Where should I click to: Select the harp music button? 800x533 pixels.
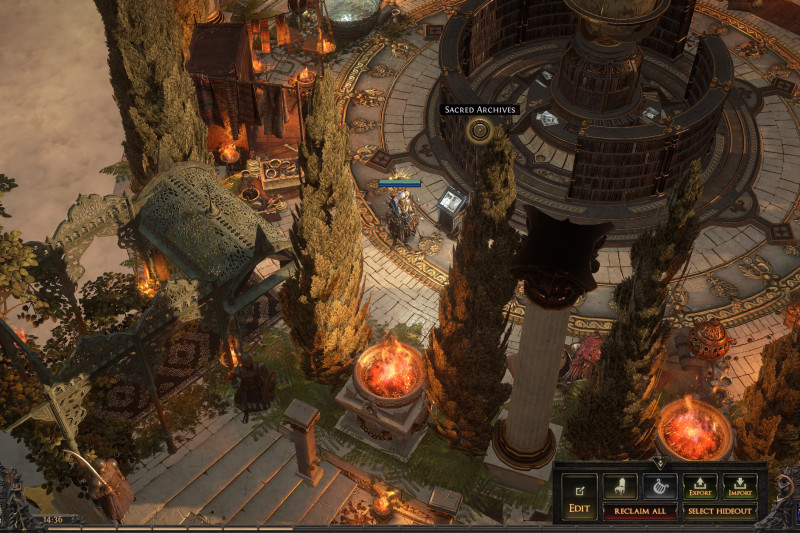(x=659, y=487)
